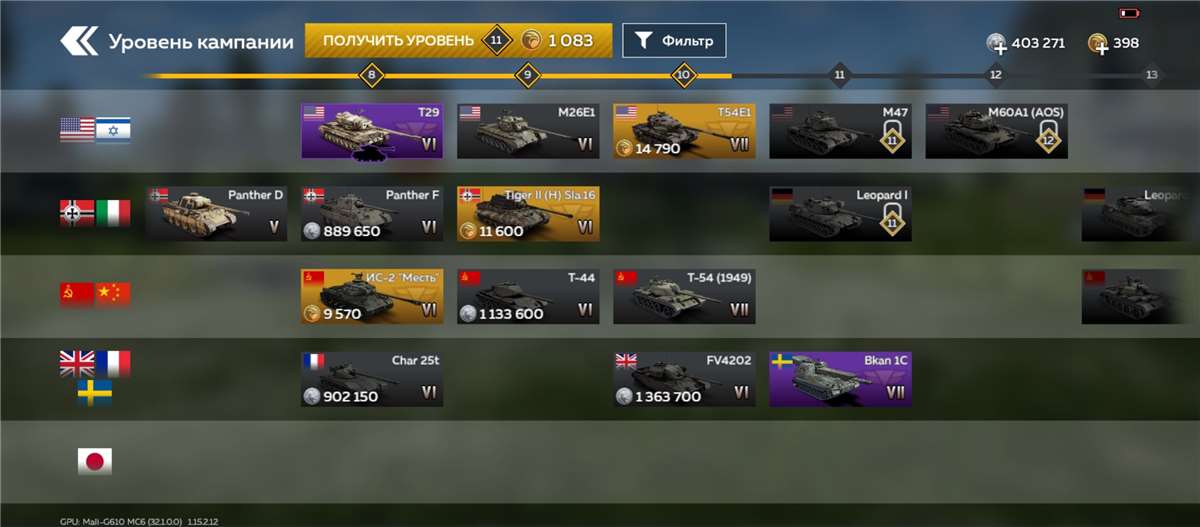Open the Leopard I tank card
Image resolution: width=1200 pixels, height=527 pixels.
840,213
